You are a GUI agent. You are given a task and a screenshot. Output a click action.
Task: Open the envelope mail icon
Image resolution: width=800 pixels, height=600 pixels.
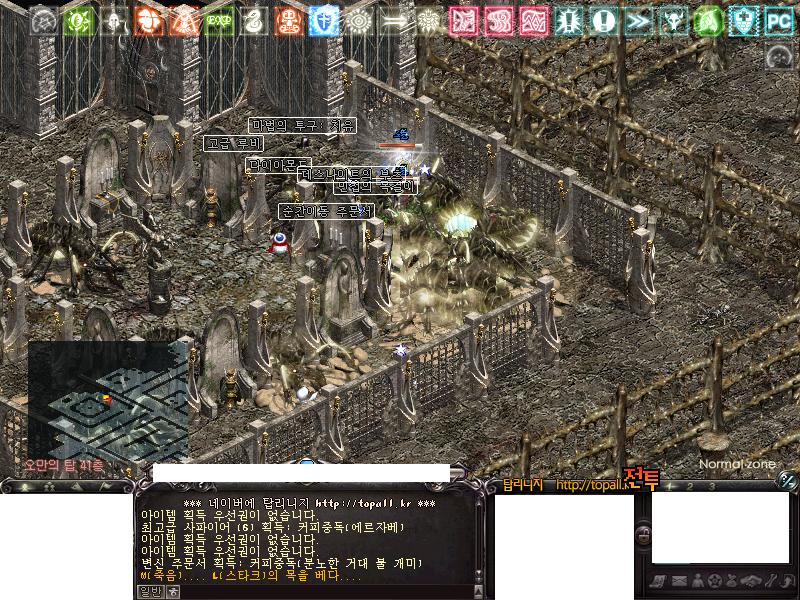point(677,581)
